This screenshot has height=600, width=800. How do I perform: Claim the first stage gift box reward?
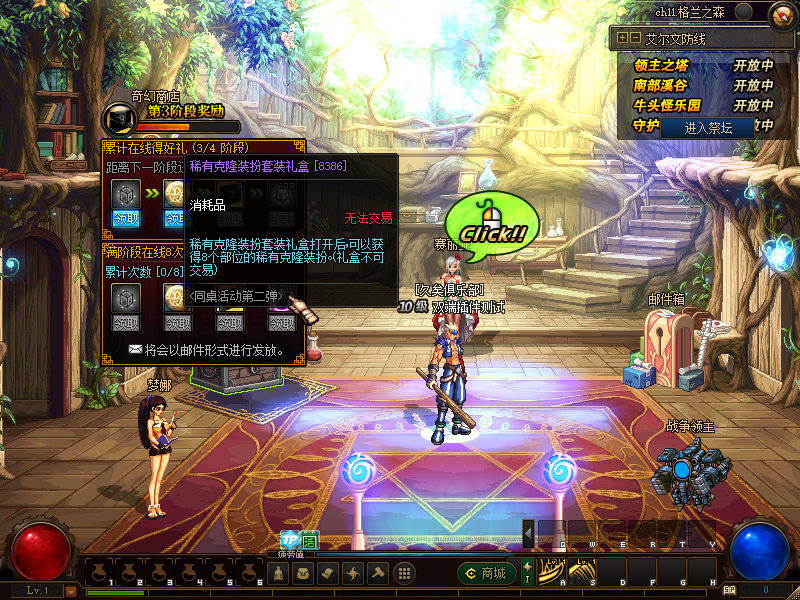[x=125, y=218]
